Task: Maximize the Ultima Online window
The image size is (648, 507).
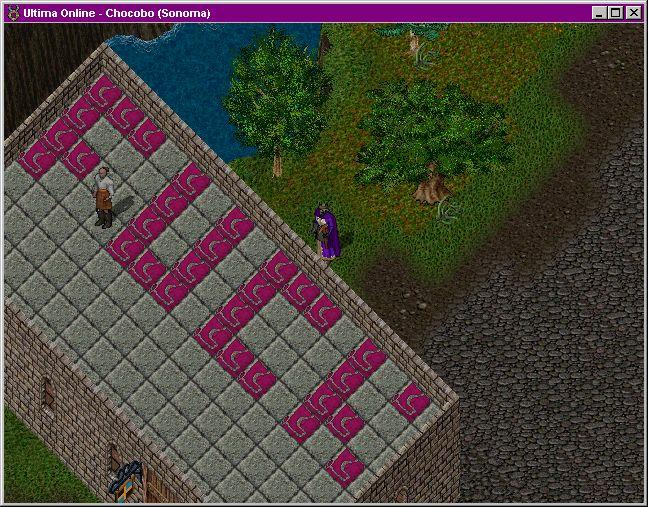Action: (x=615, y=13)
